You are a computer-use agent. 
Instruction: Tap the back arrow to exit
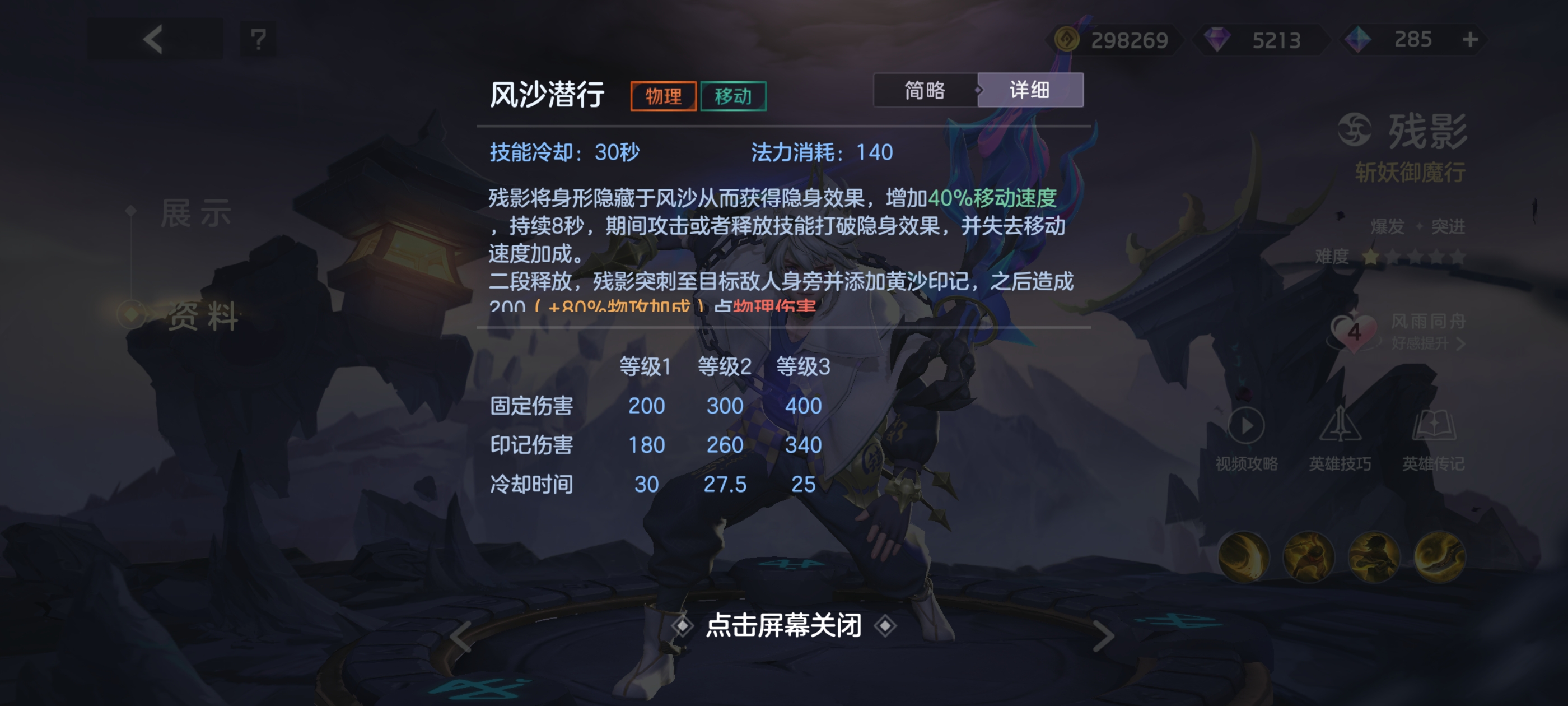click(x=153, y=40)
